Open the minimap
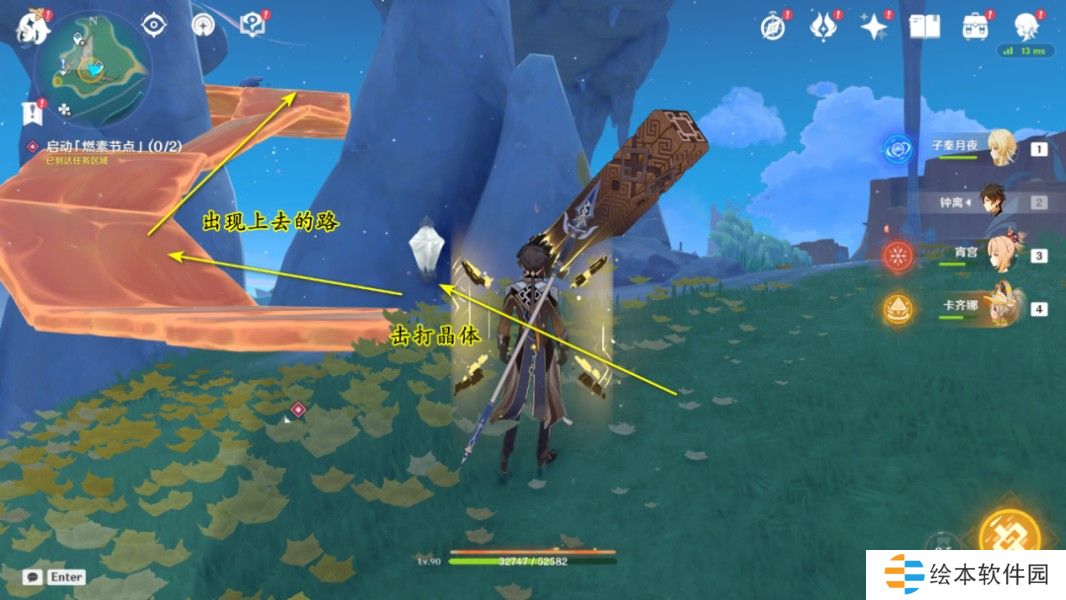 (92, 66)
